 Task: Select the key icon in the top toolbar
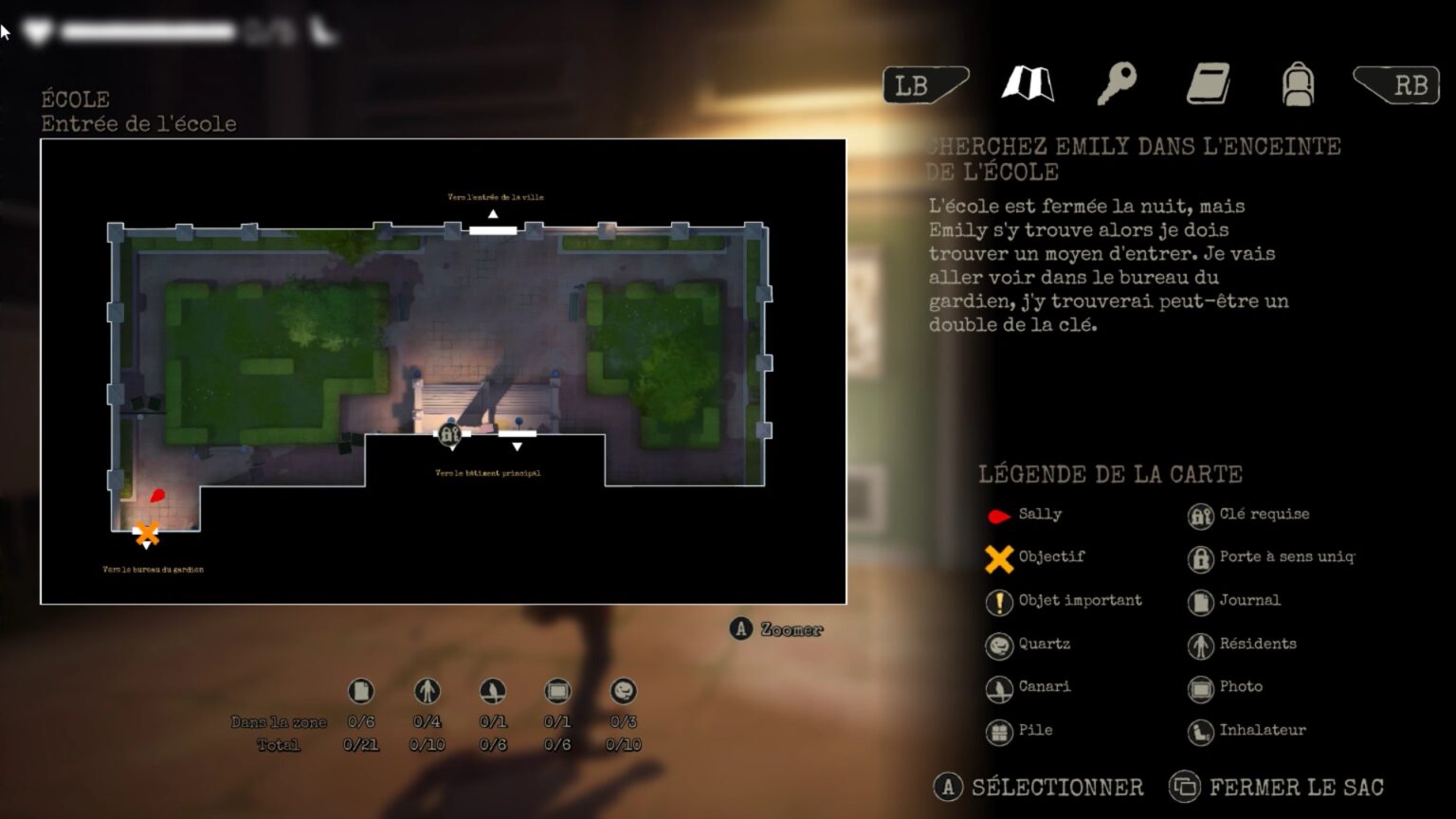click(x=1118, y=84)
